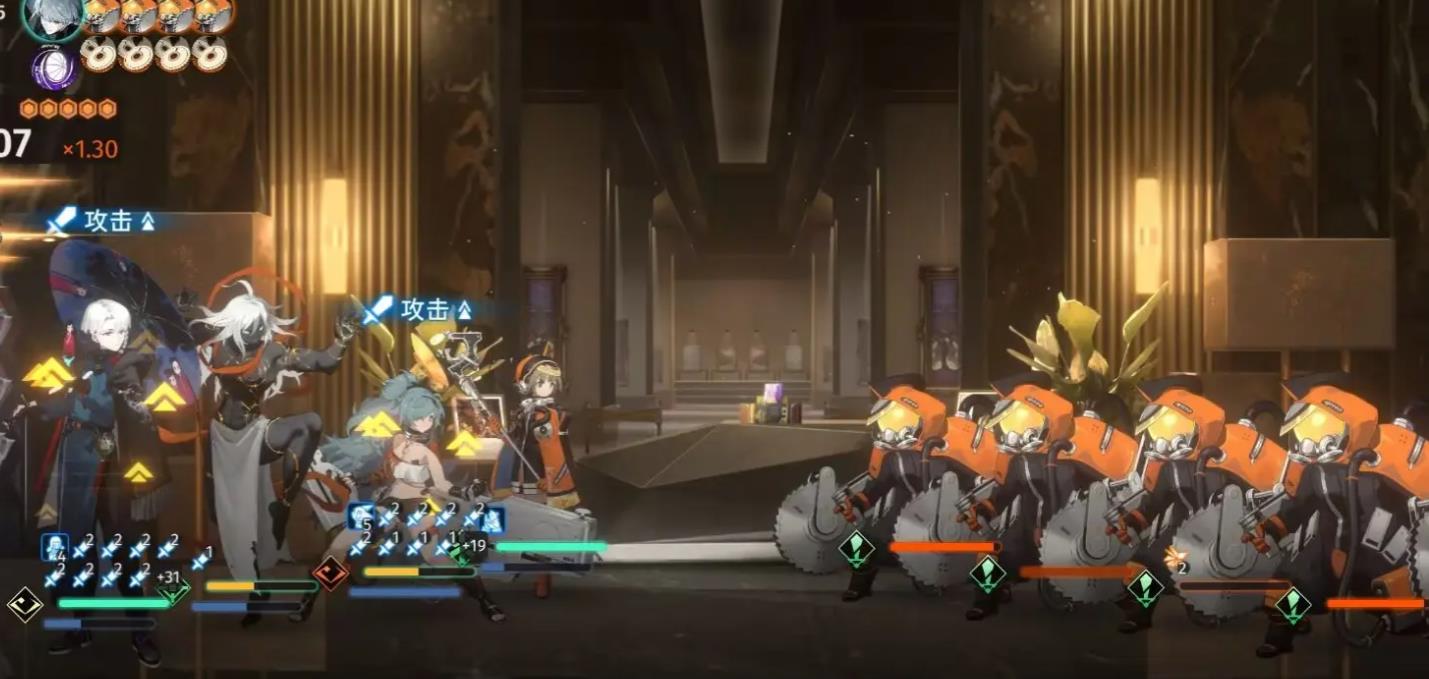Select the cream diamond emblem beside the green bar

[x=24, y=603]
